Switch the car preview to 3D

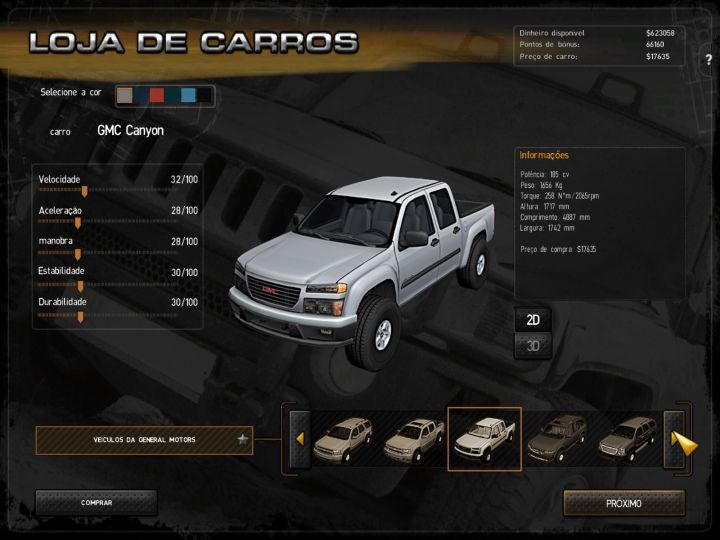click(x=533, y=346)
